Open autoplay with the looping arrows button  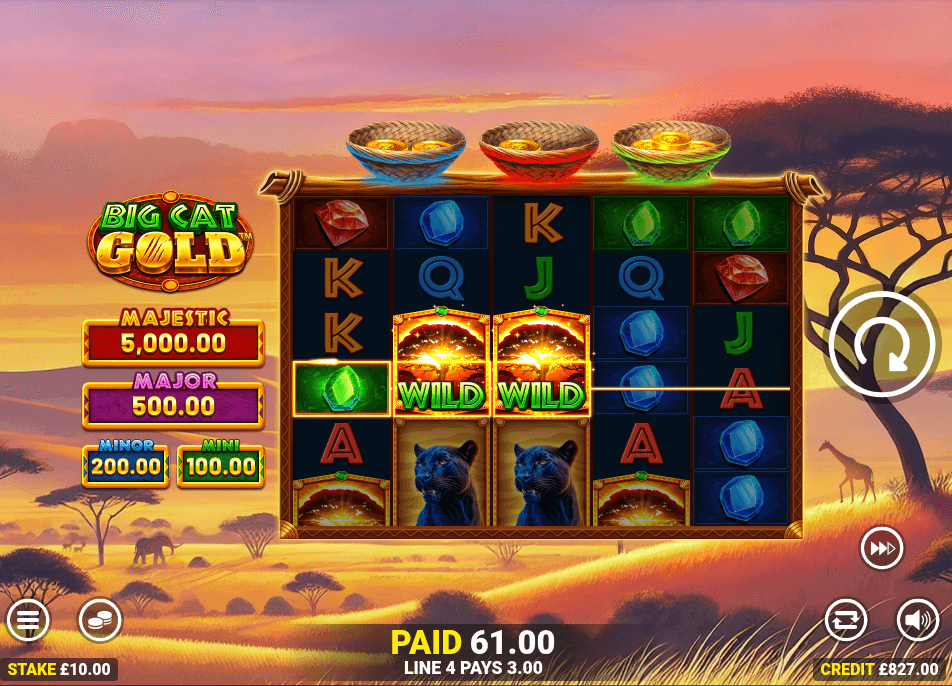click(846, 621)
